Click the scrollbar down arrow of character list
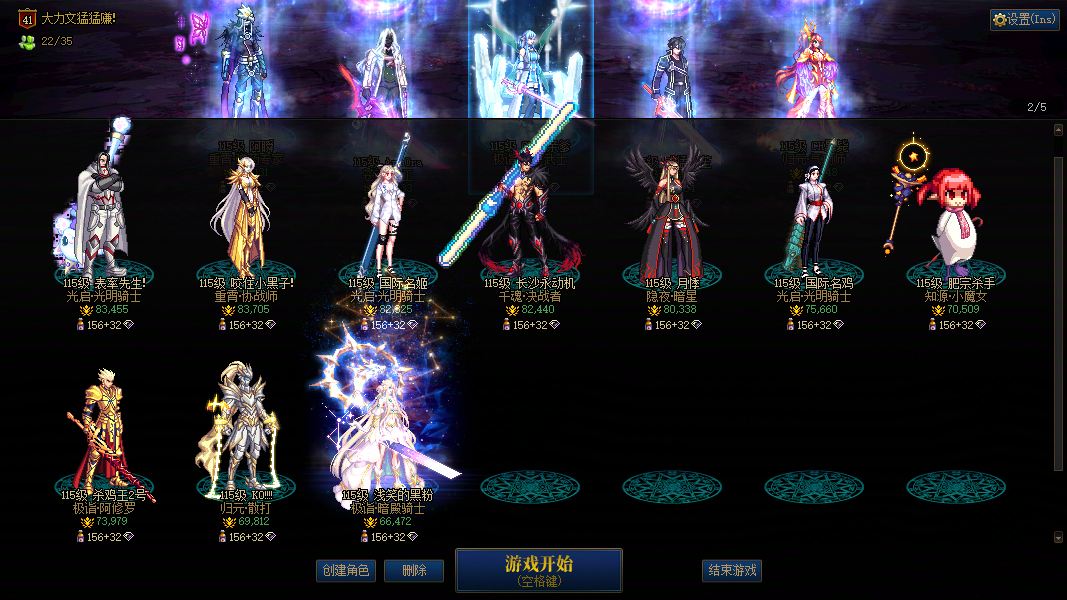1067x600 pixels. coord(1059,537)
